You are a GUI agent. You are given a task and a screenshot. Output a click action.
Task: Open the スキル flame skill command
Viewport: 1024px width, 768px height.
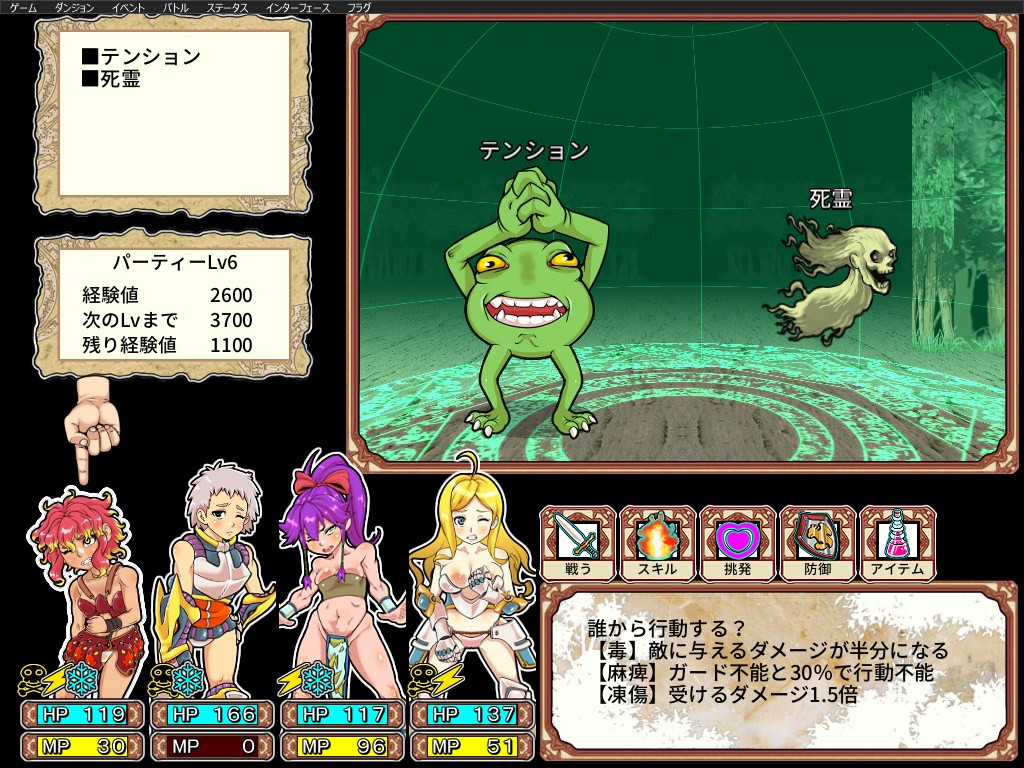(x=658, y=543)
